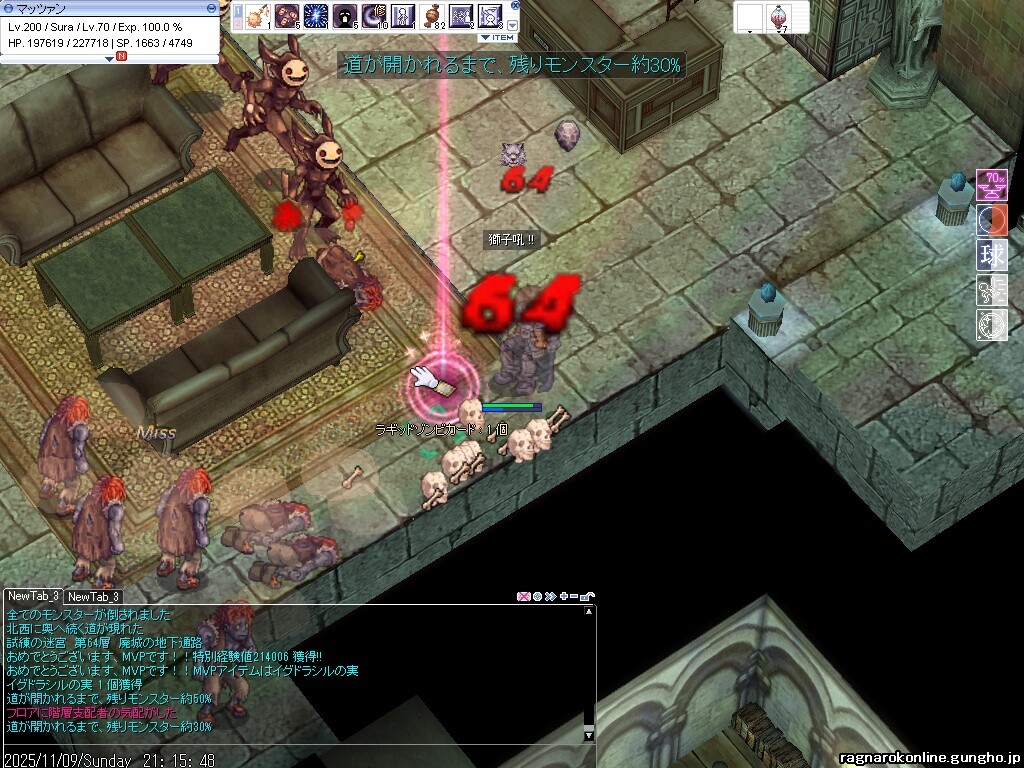Cast the blue starburst skill
Screen dimensions: 1024x768
(x=316, y=16)
